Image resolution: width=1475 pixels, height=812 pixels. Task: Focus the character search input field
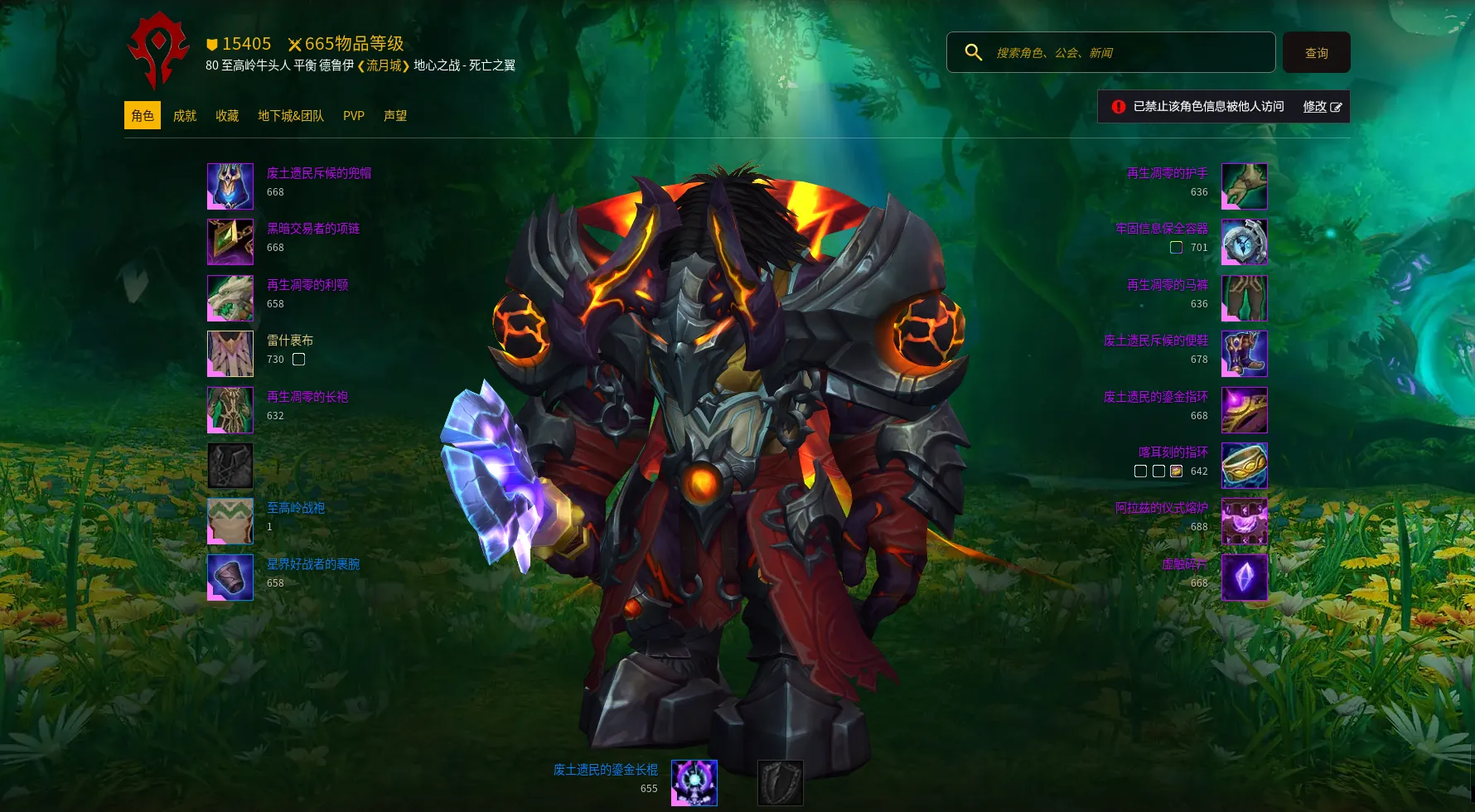click(1131, 53)
